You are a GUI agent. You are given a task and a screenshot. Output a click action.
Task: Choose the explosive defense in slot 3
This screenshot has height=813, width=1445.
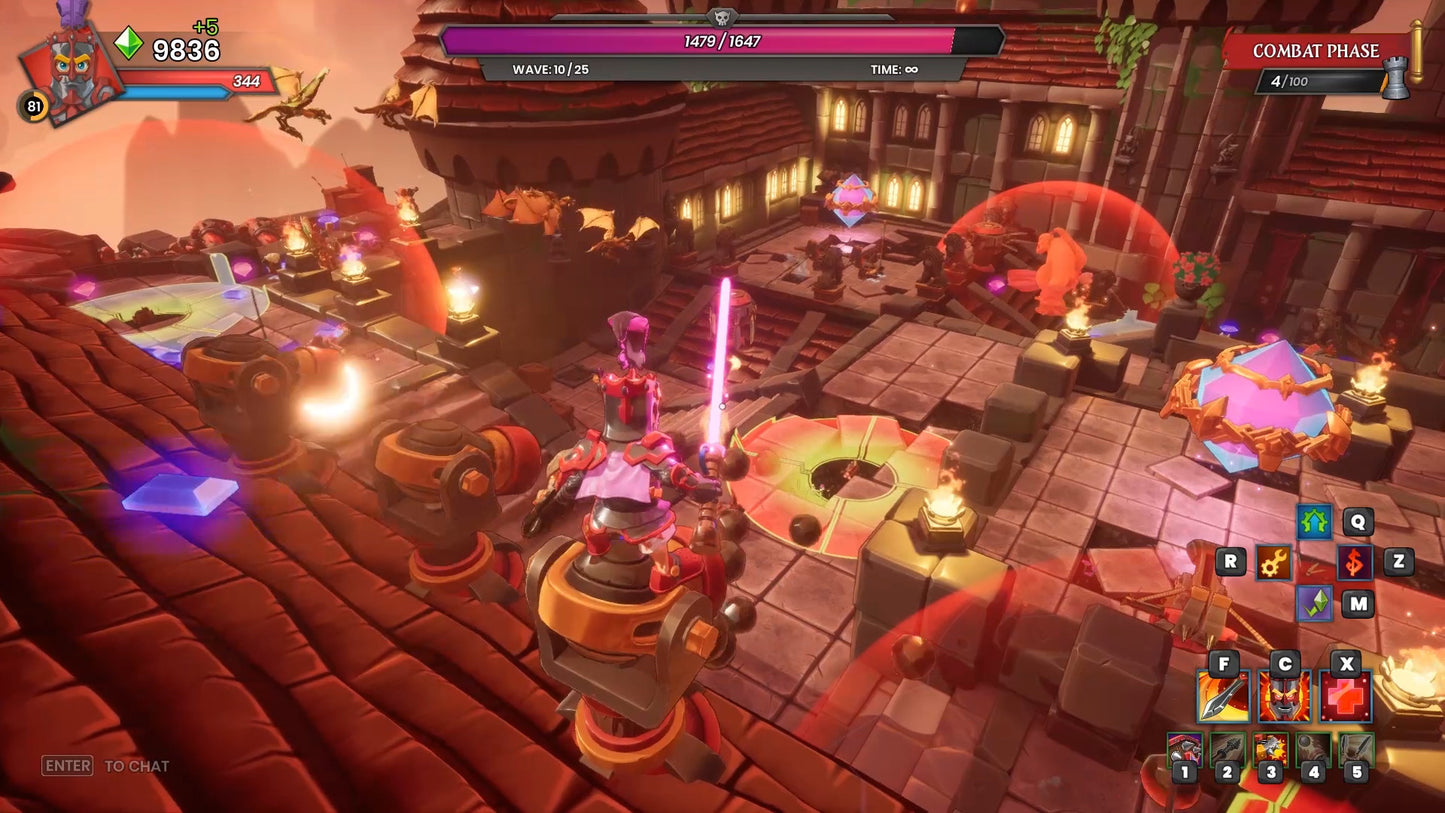pos(1271,751)
